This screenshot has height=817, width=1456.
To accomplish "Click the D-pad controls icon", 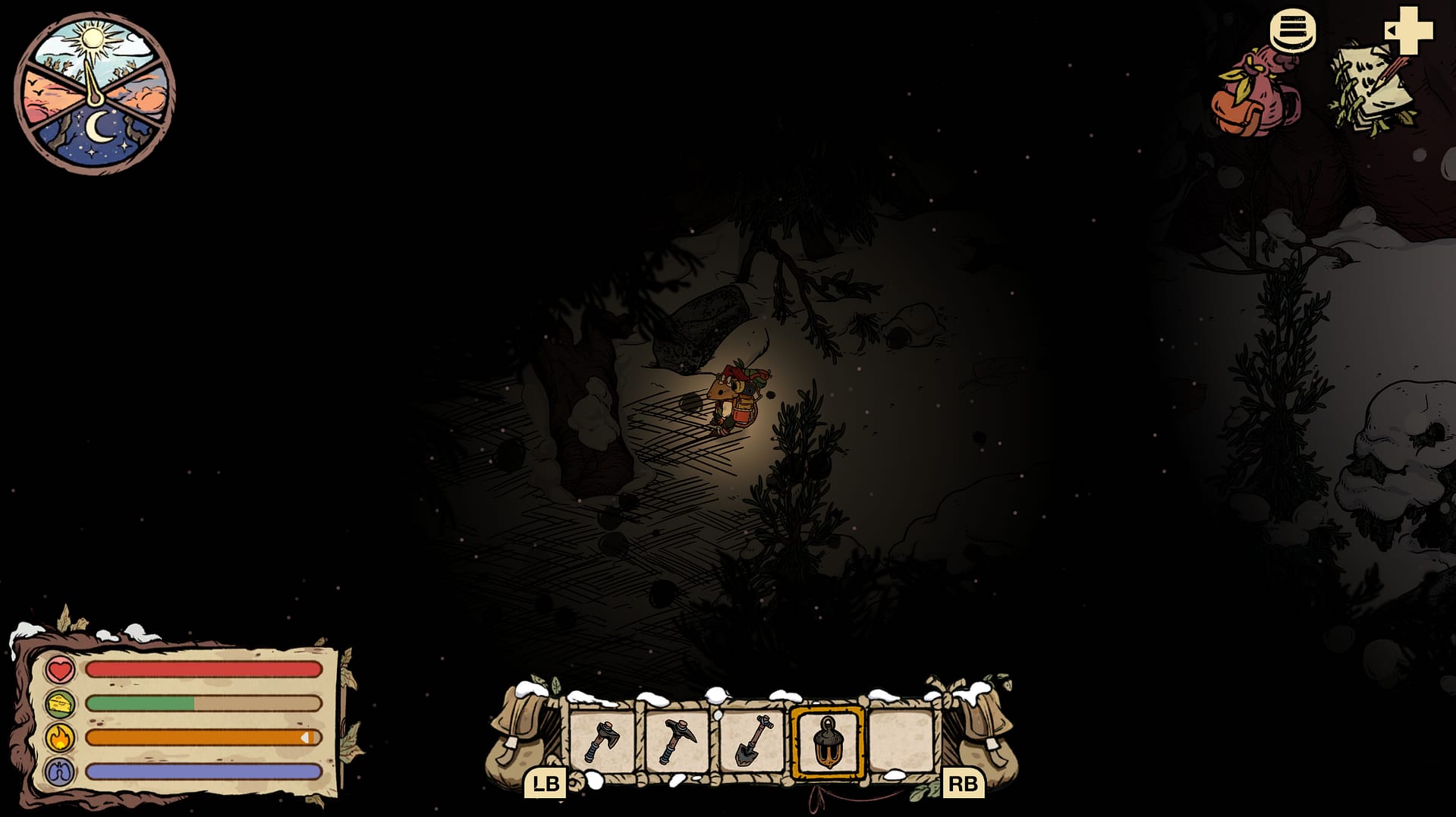I will click(x=1410, y=32).
